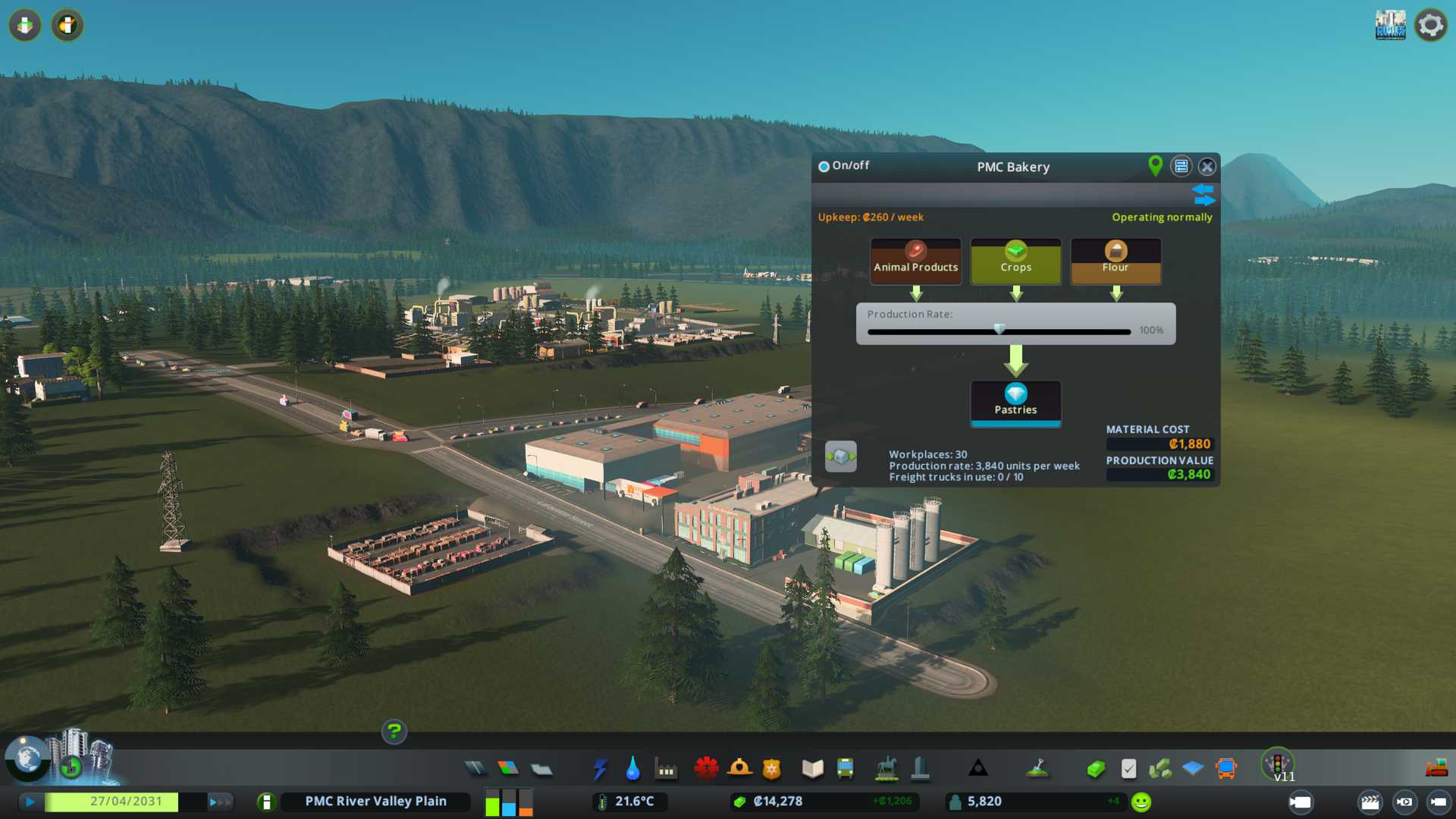Select the Animal Products input resource
This screenshot has height=819, width=1456.
click(x=915, y=261)
